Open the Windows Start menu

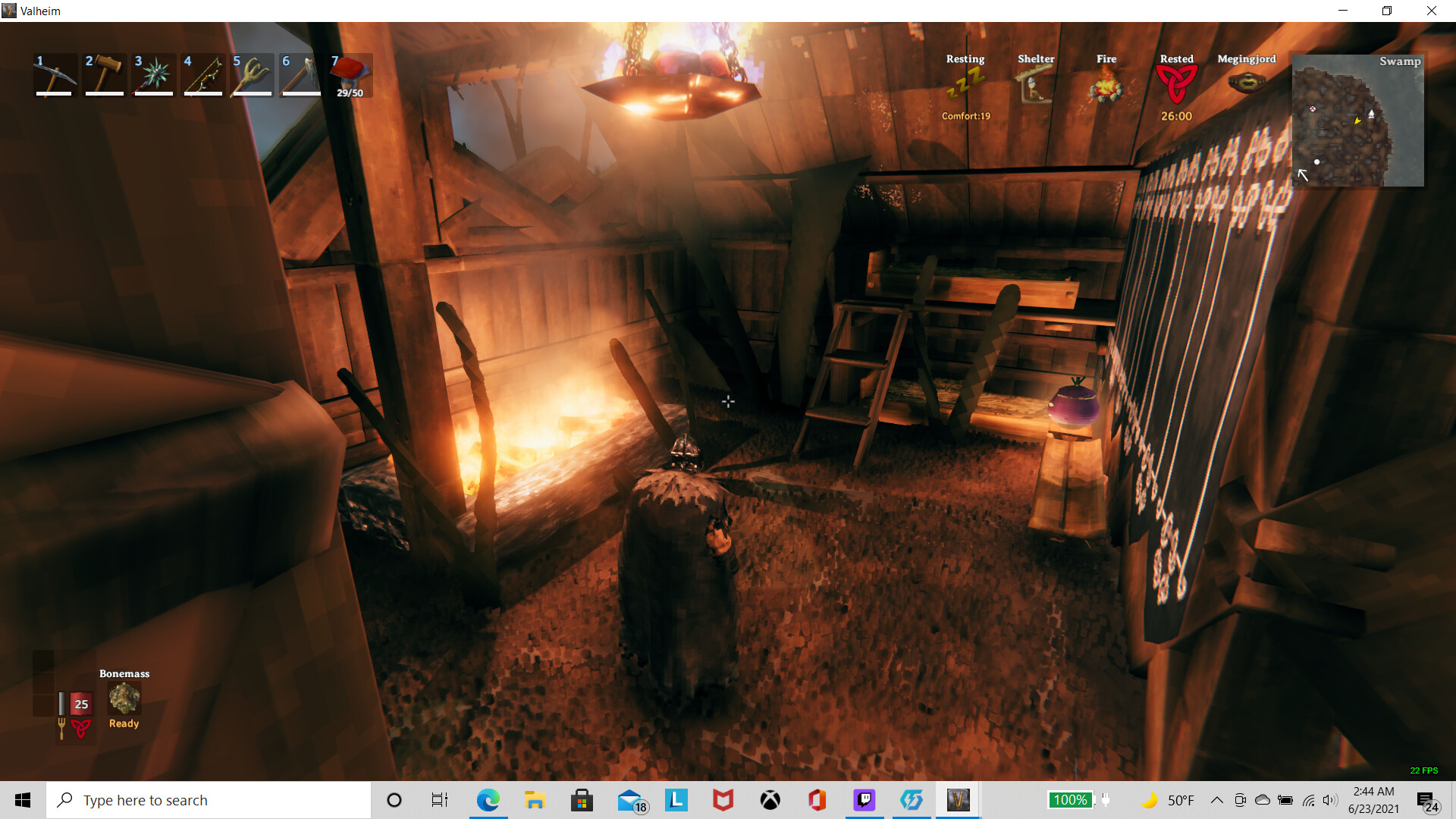click(22, 799)
